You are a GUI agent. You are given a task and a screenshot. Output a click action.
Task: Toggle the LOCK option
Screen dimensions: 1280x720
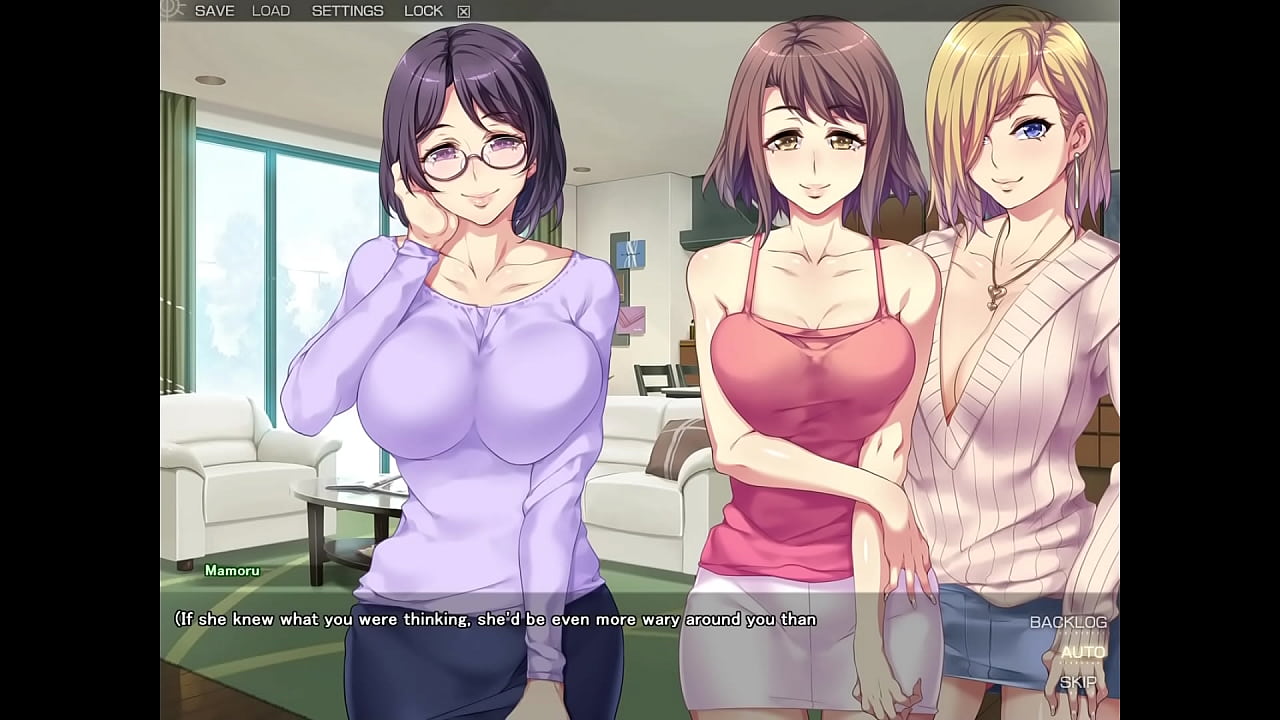pyautogui.click(x=423, y=11)
